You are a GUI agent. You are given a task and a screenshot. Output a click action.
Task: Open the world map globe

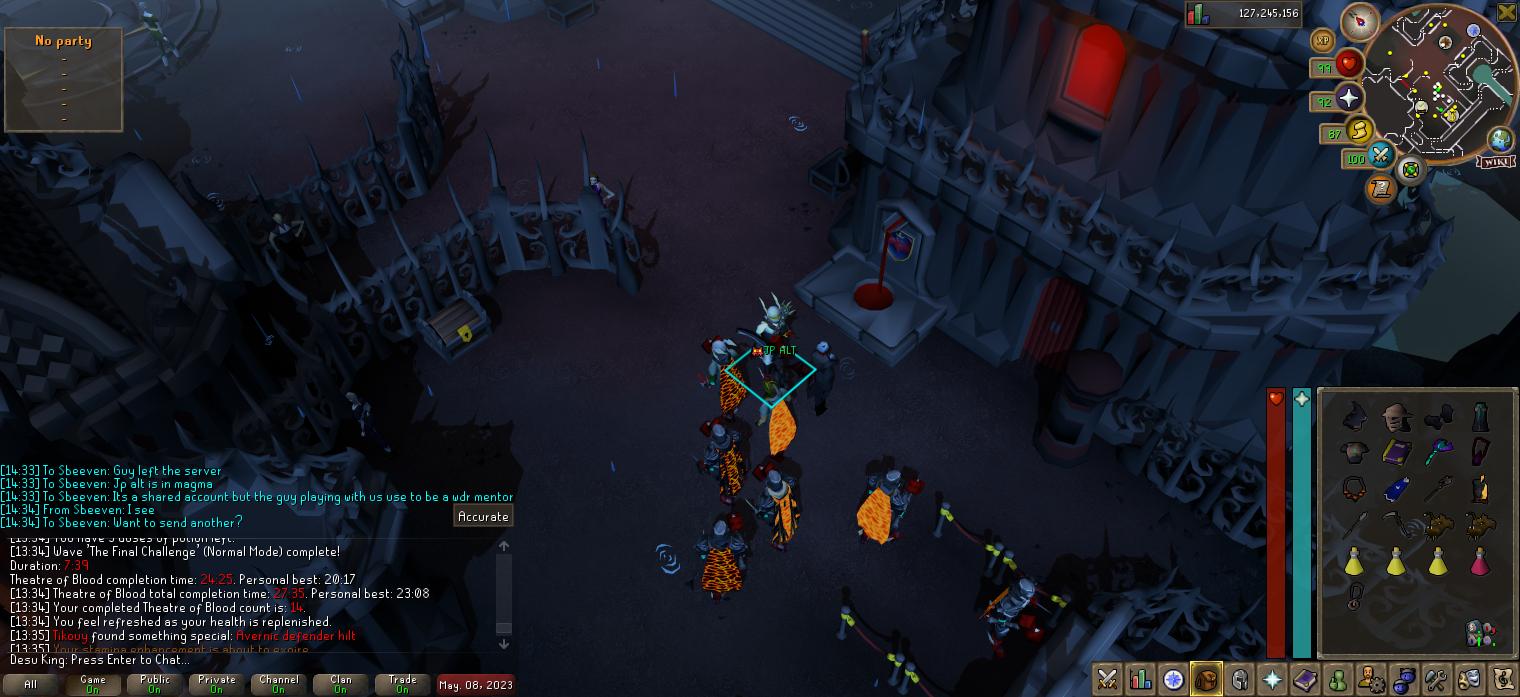pyautogui.click(x=1500, y=140)
